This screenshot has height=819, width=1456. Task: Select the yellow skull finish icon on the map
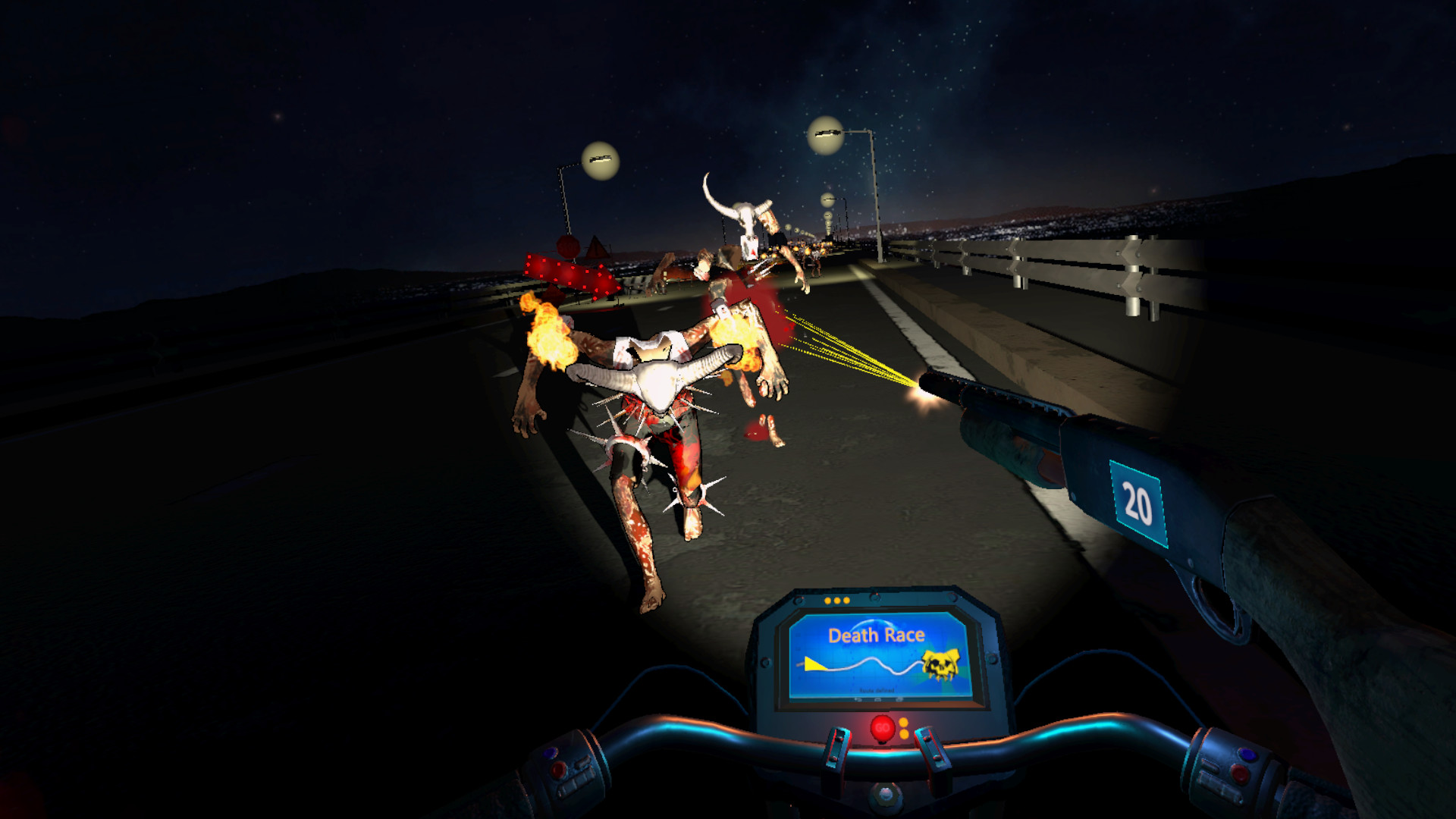click(x=940, y=664)
